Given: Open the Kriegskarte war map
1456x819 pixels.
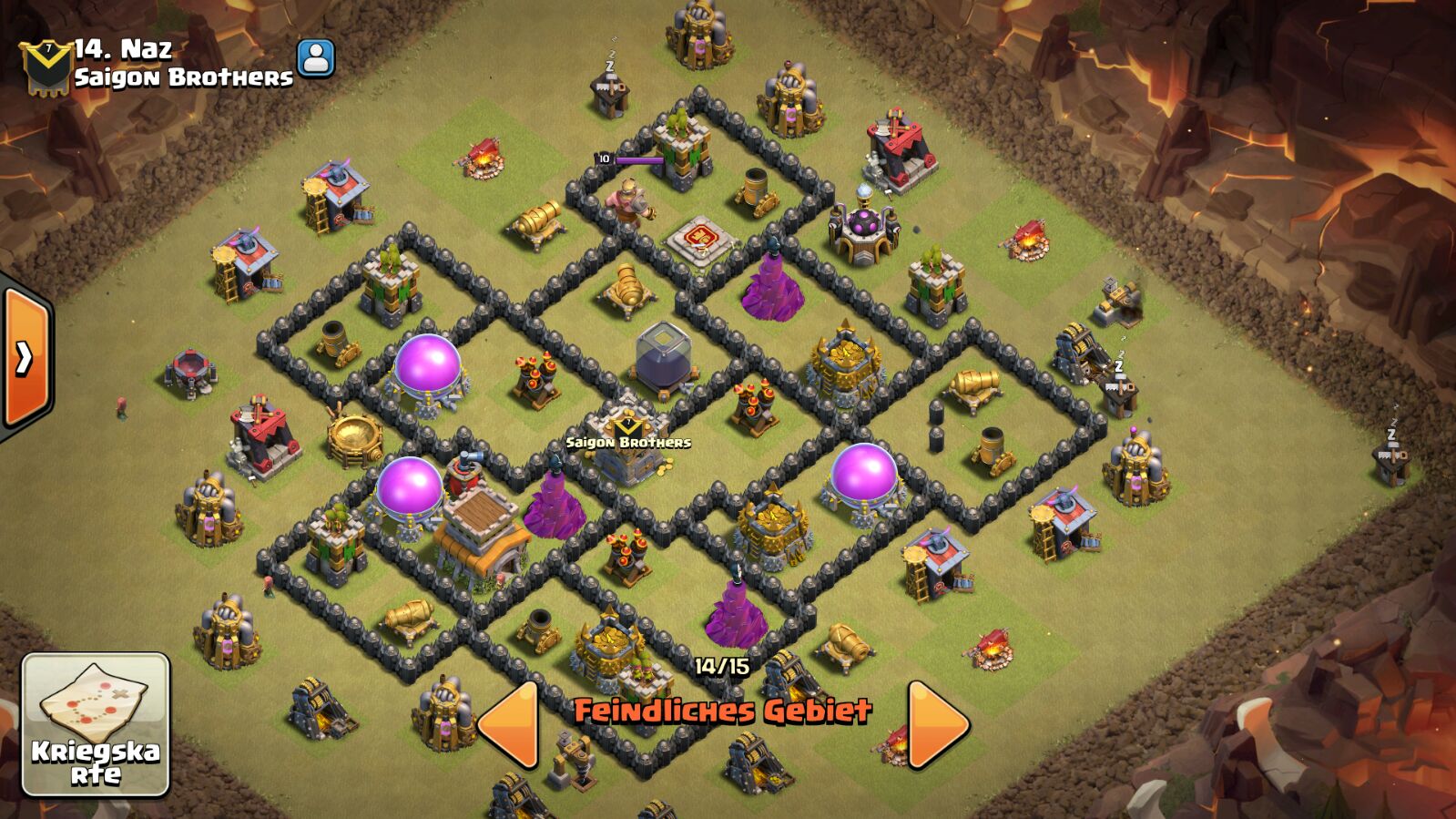Looking at the screenshot, I should (96, 724).
